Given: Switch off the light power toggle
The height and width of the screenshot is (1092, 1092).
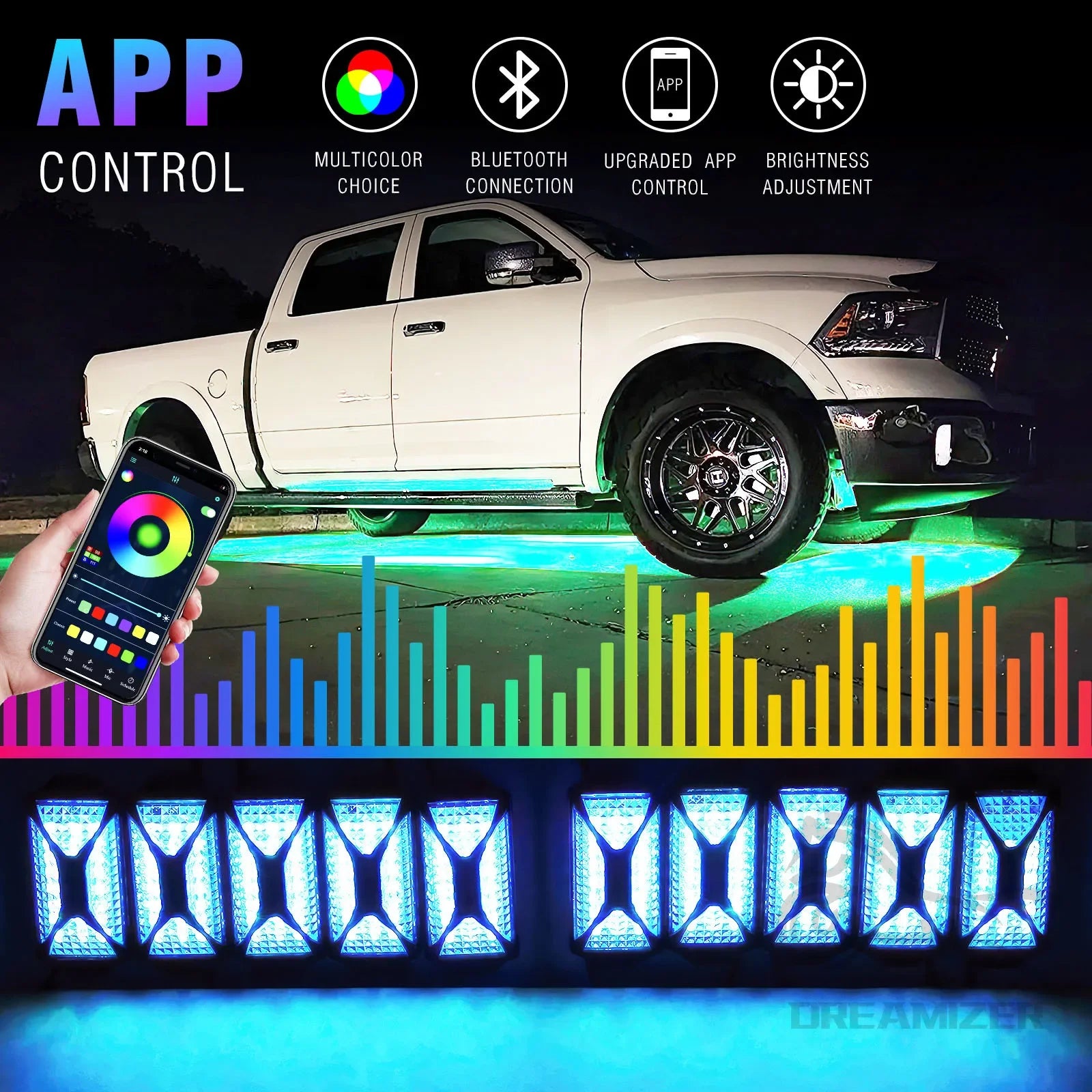Looking at the screenshot, I should pyautogui.click(x=208, y=512).
